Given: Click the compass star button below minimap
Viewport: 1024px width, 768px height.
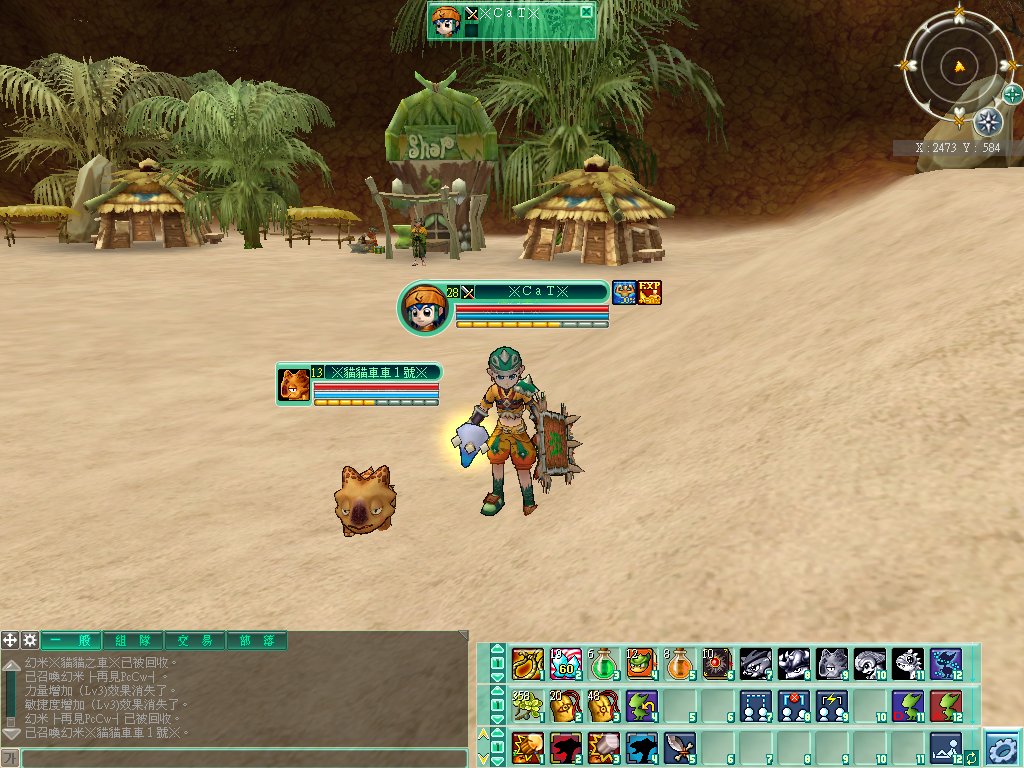Looking at the screenshot, I should point(988,122).
